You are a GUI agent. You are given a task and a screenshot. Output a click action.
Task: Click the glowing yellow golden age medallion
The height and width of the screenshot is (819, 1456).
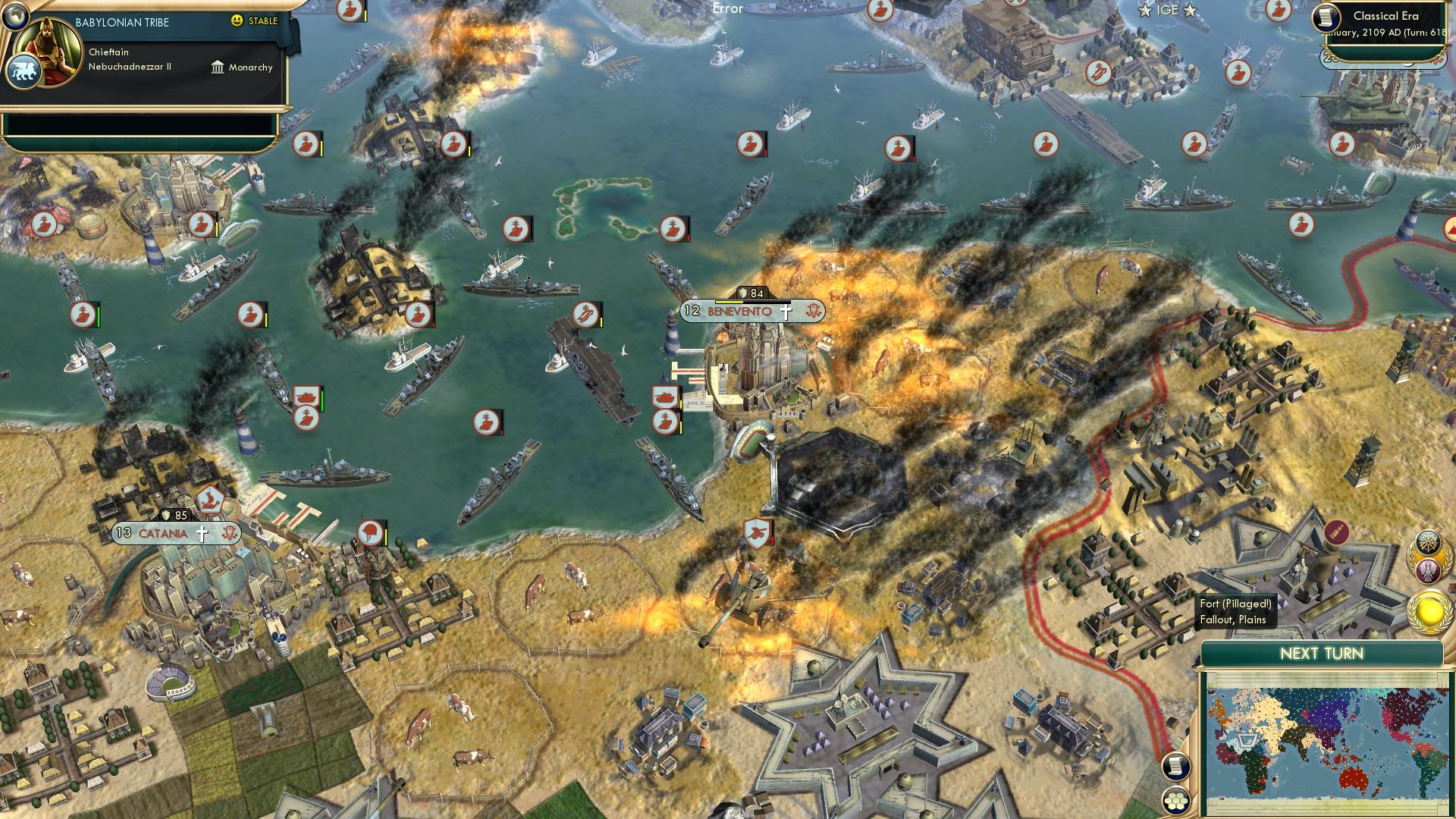1429,611
